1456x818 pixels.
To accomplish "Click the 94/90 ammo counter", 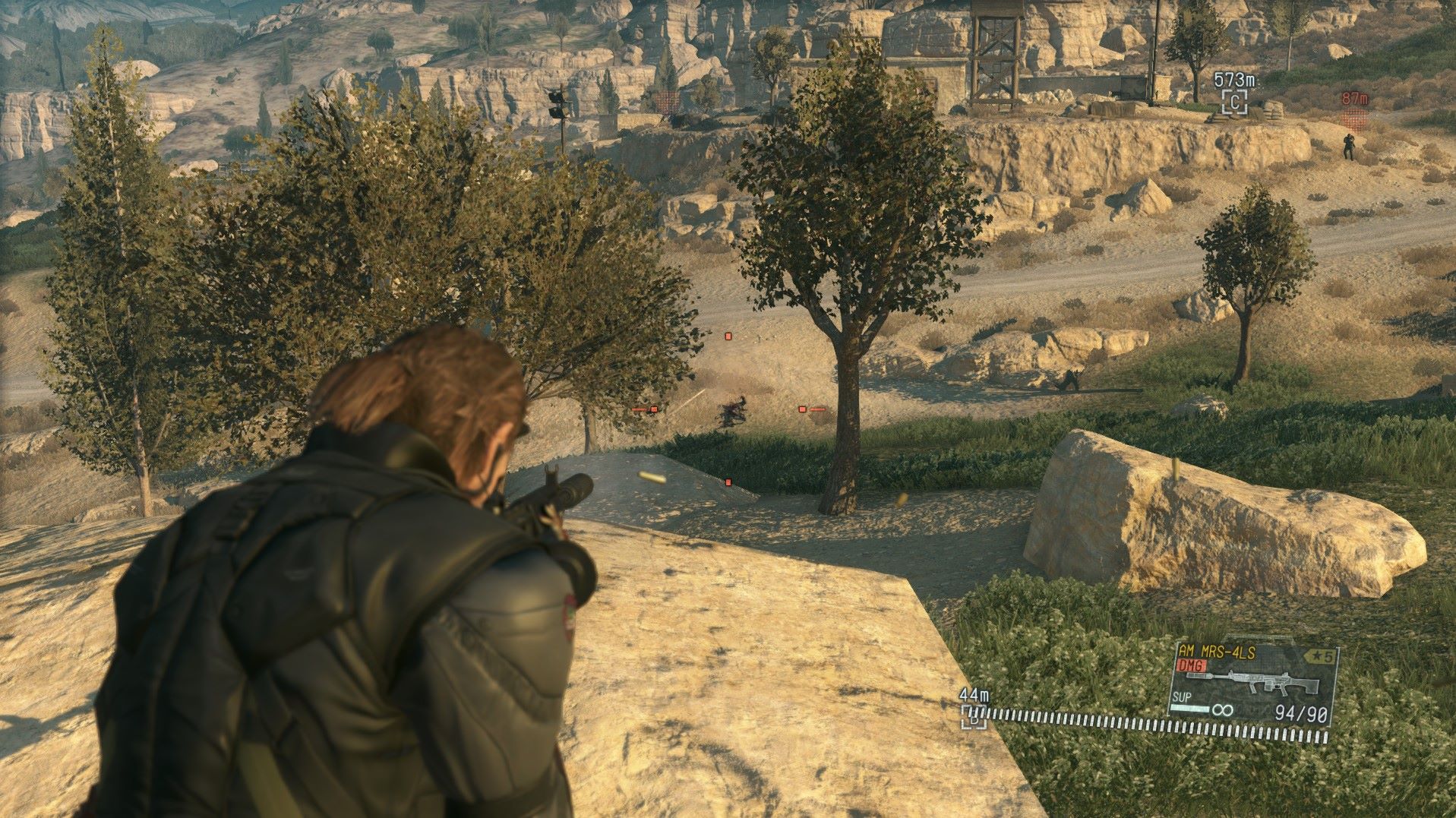I will (x=1301, y=712).
